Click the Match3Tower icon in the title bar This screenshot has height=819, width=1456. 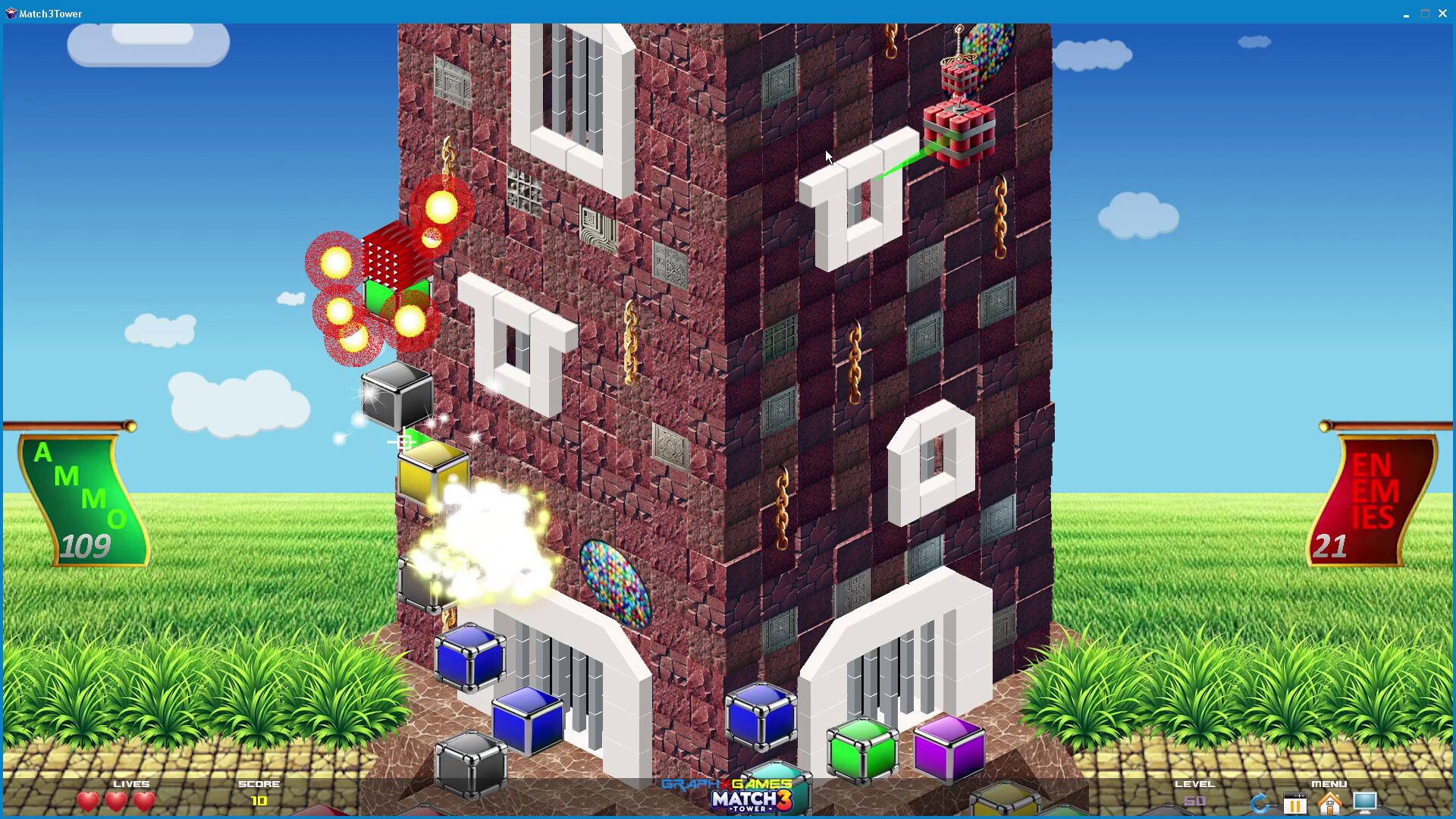click(11, 13)
